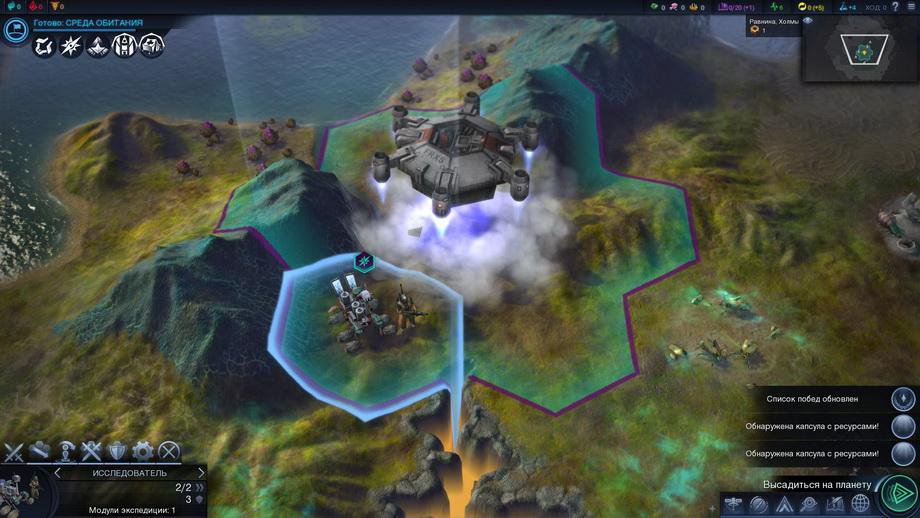Click the blue flag research icon
The width and height of the screenshot is (920, 518).
click(x=15, y=30)
